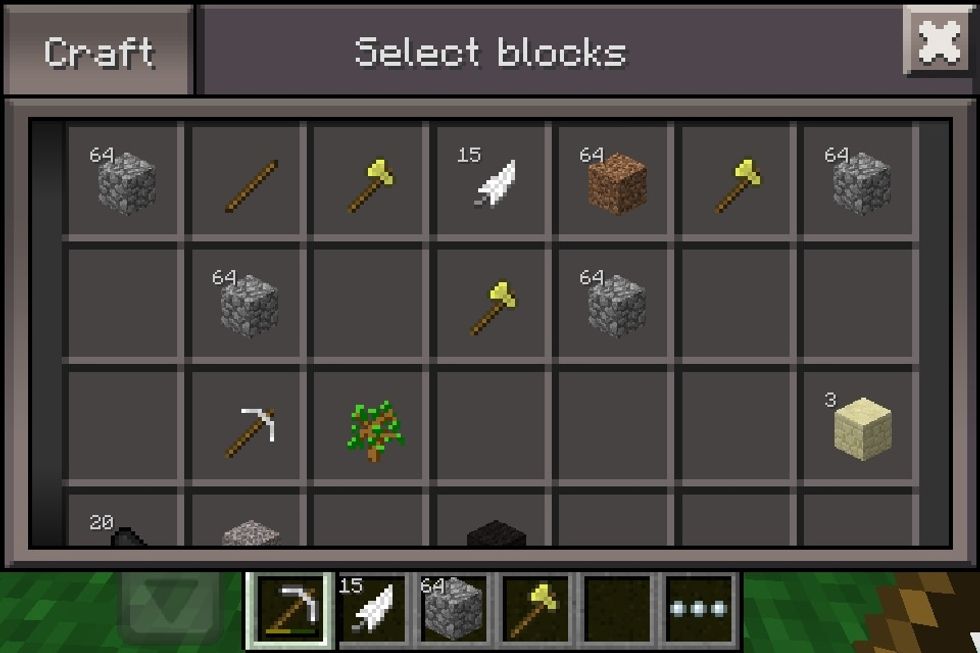This screenshot has width=980, height=653.
Task: Choose the 15 feathers in the inventory grid
Action: (494, 183)
